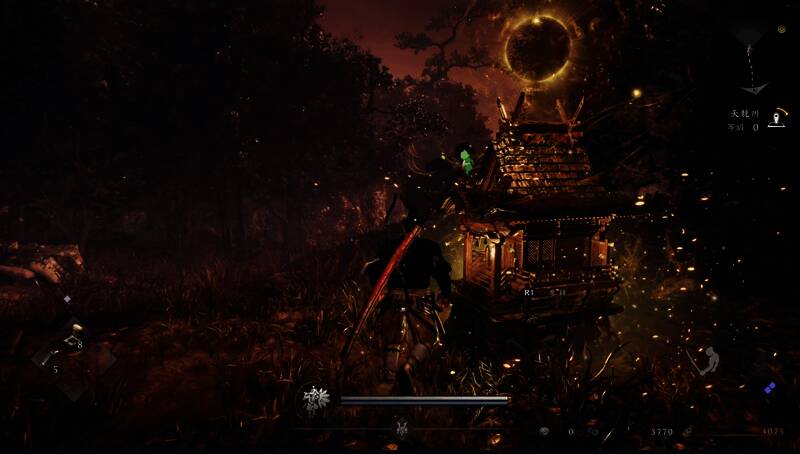The height and width of the screenshot is (454, 800).
Task: Click the guardian spirit emblem icon
Action: click(315, 400)
